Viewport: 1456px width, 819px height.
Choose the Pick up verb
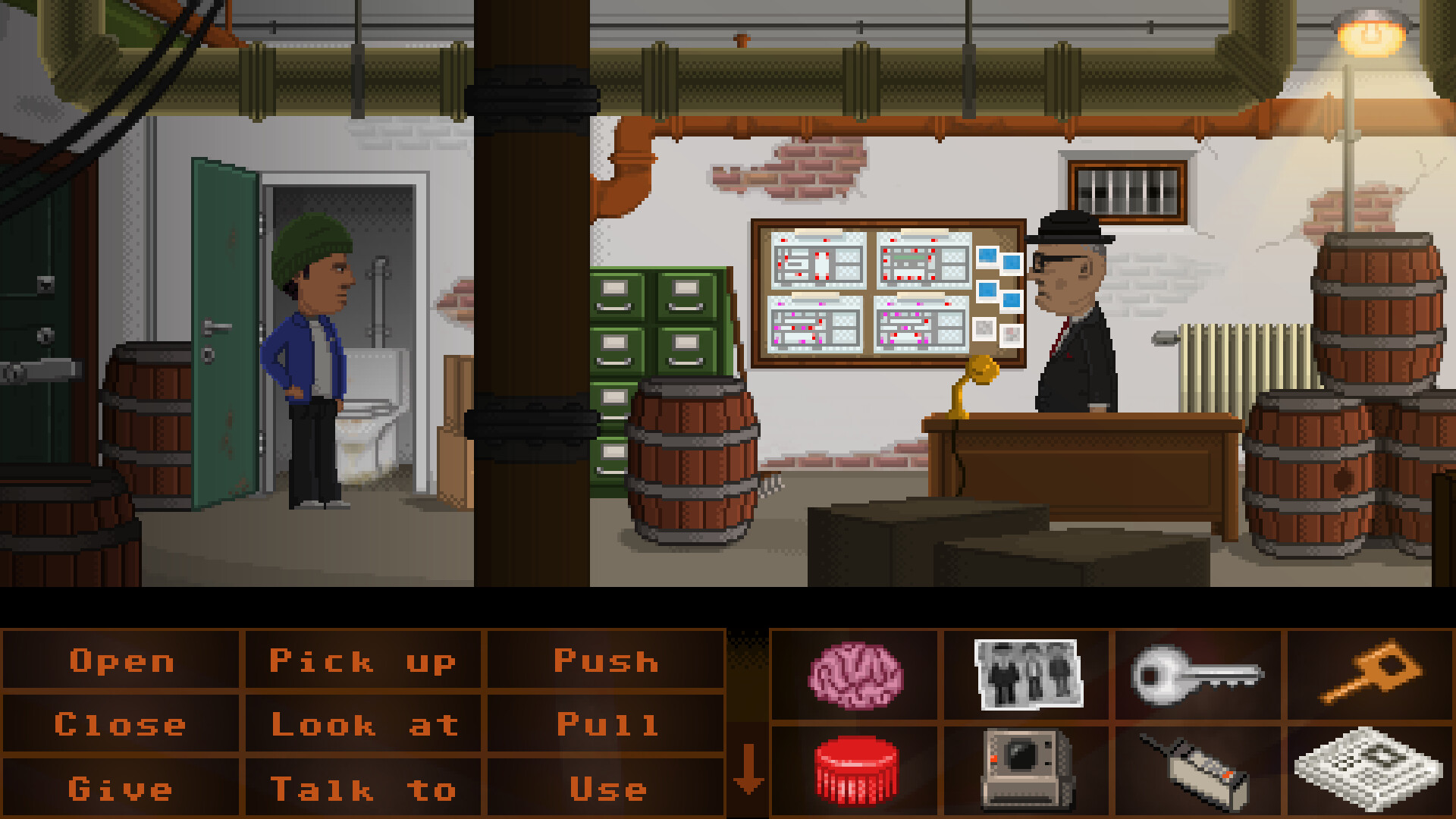pyautogui.click(x=364, y=661)
